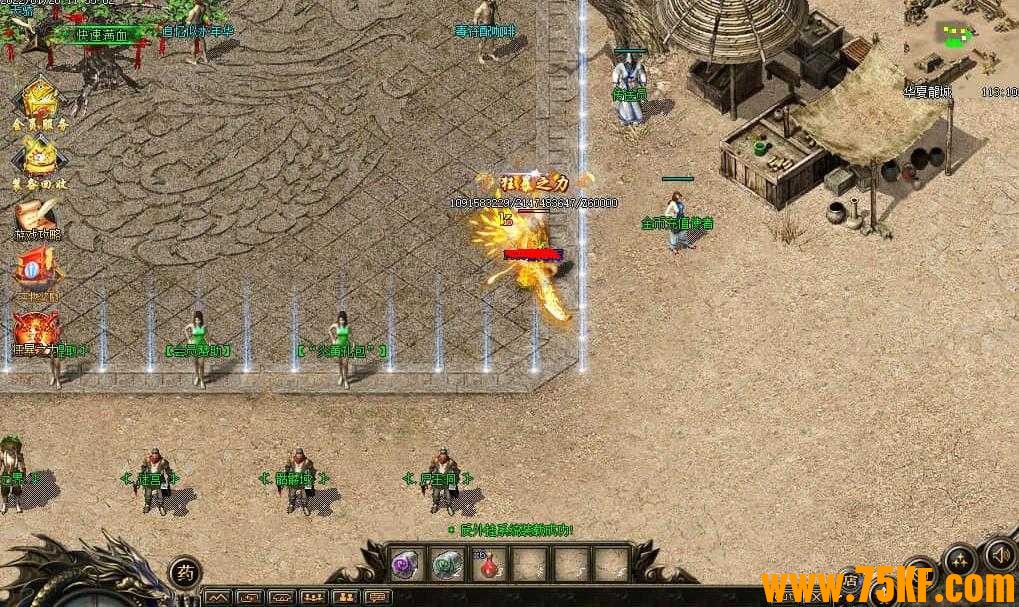Open the 游戏攻略 game guide scroll

pyautogui.click(x=38, y=215)
